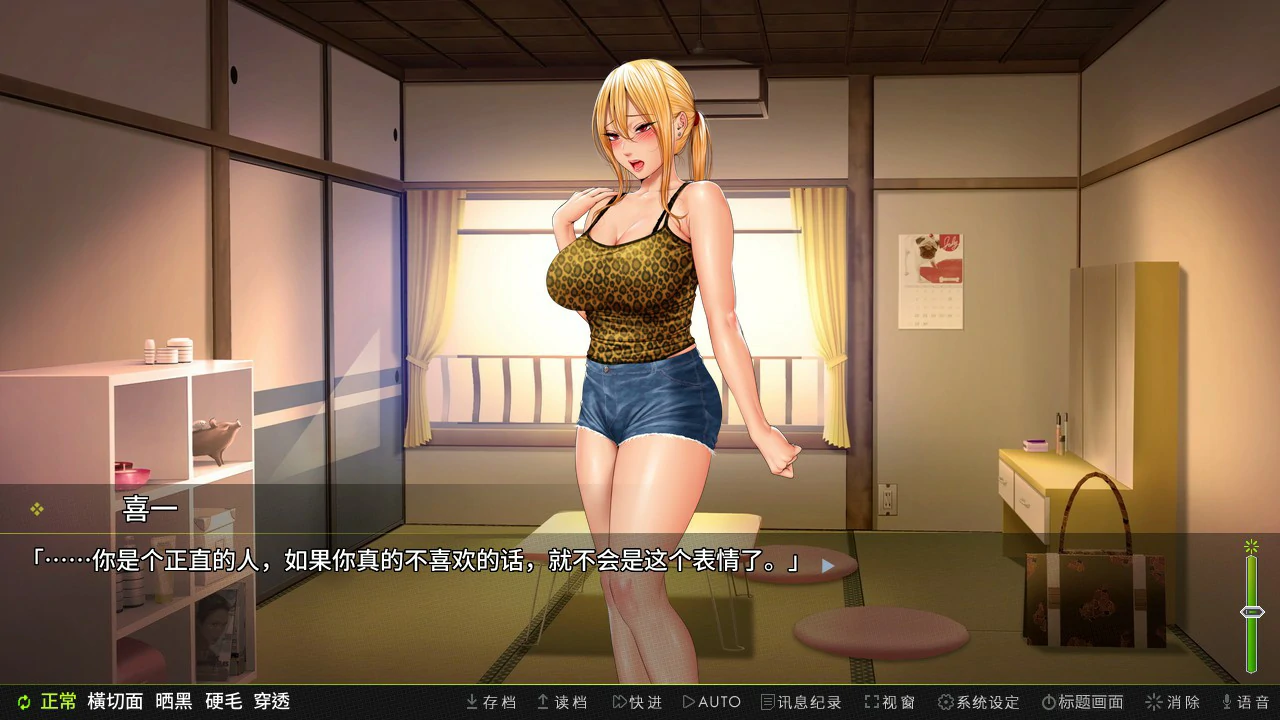Activate 快进 fast-forward

(x=637, y=702)
